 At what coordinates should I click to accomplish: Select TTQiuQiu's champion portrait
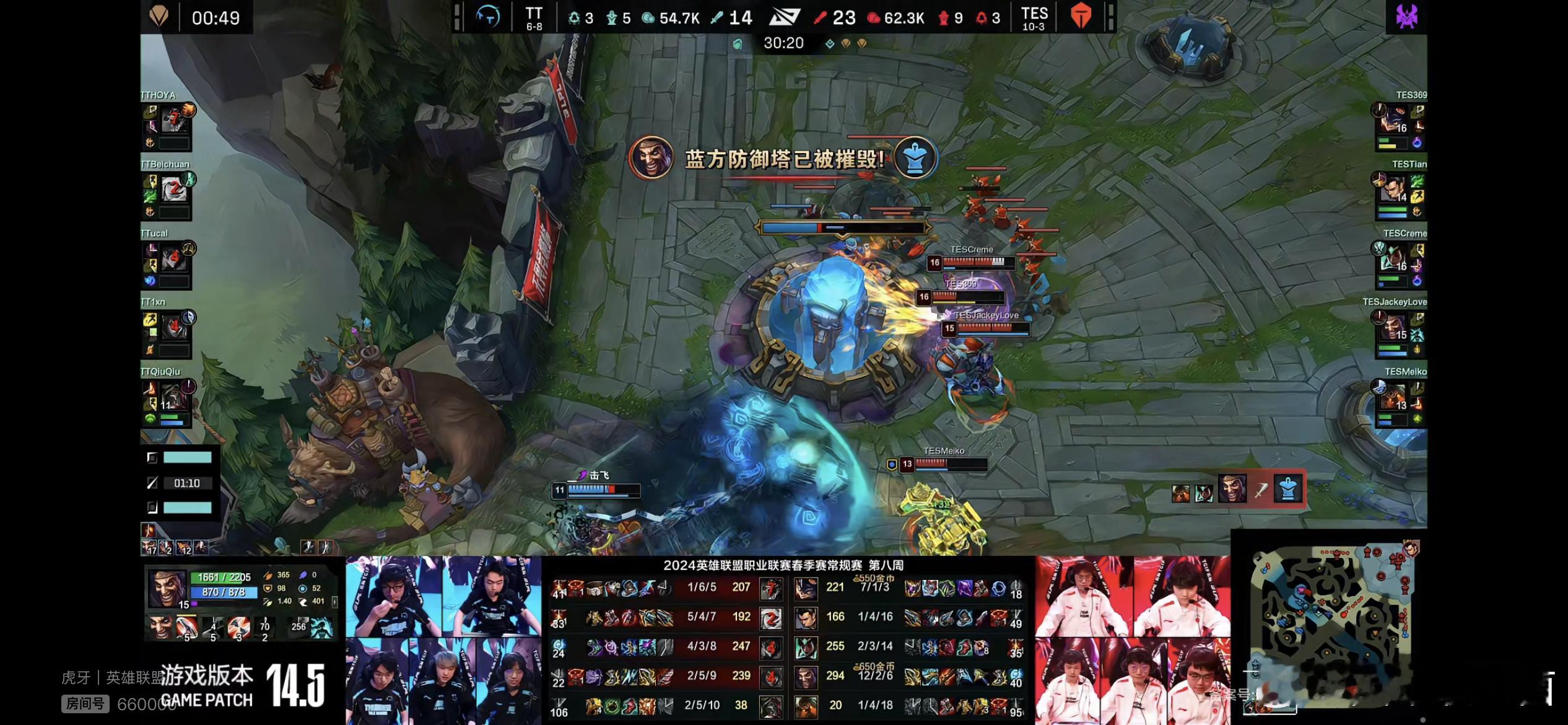pyautogui.click(x=174, y=396)
